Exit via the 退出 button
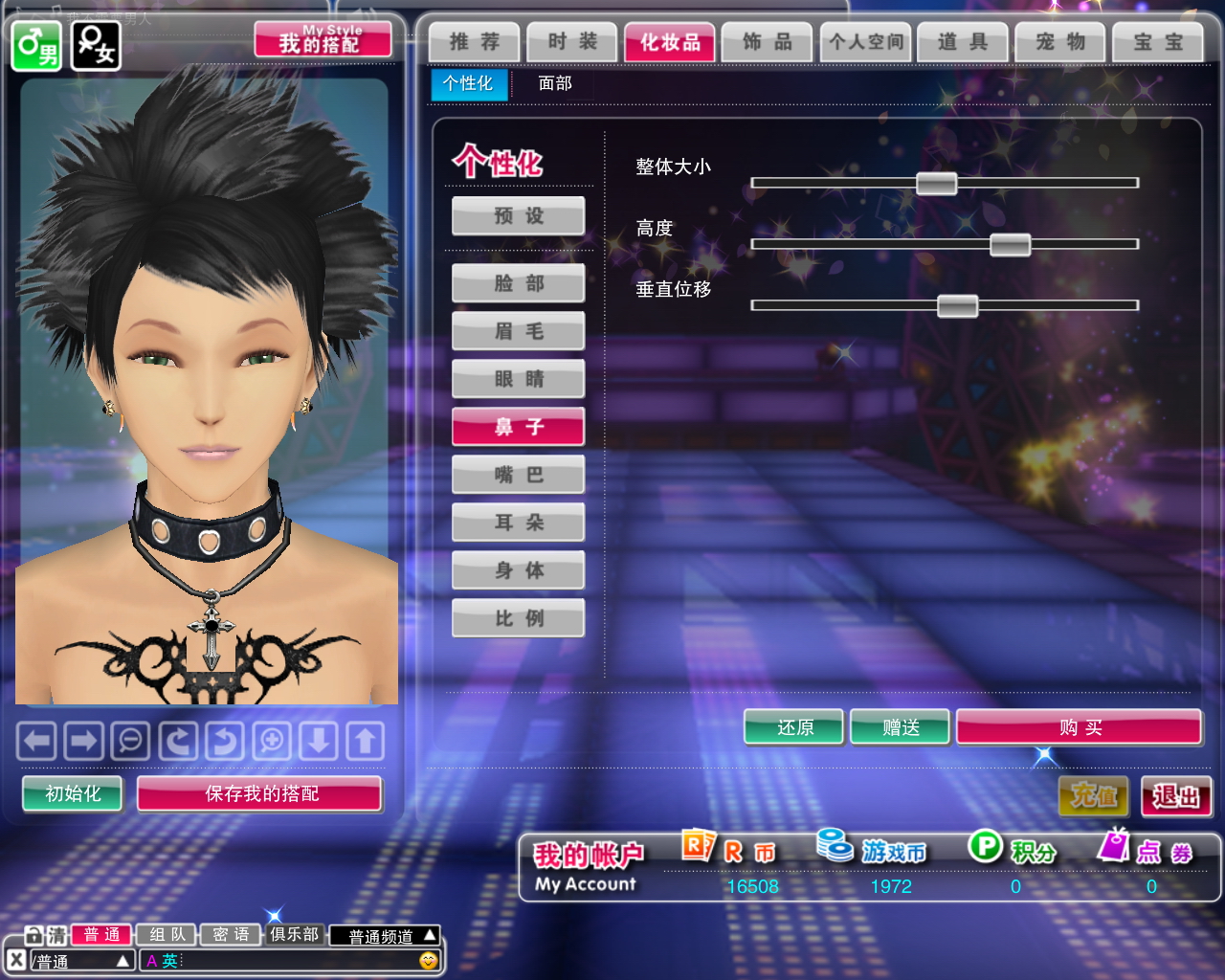1225x980 pixels. pos(1176,796)
